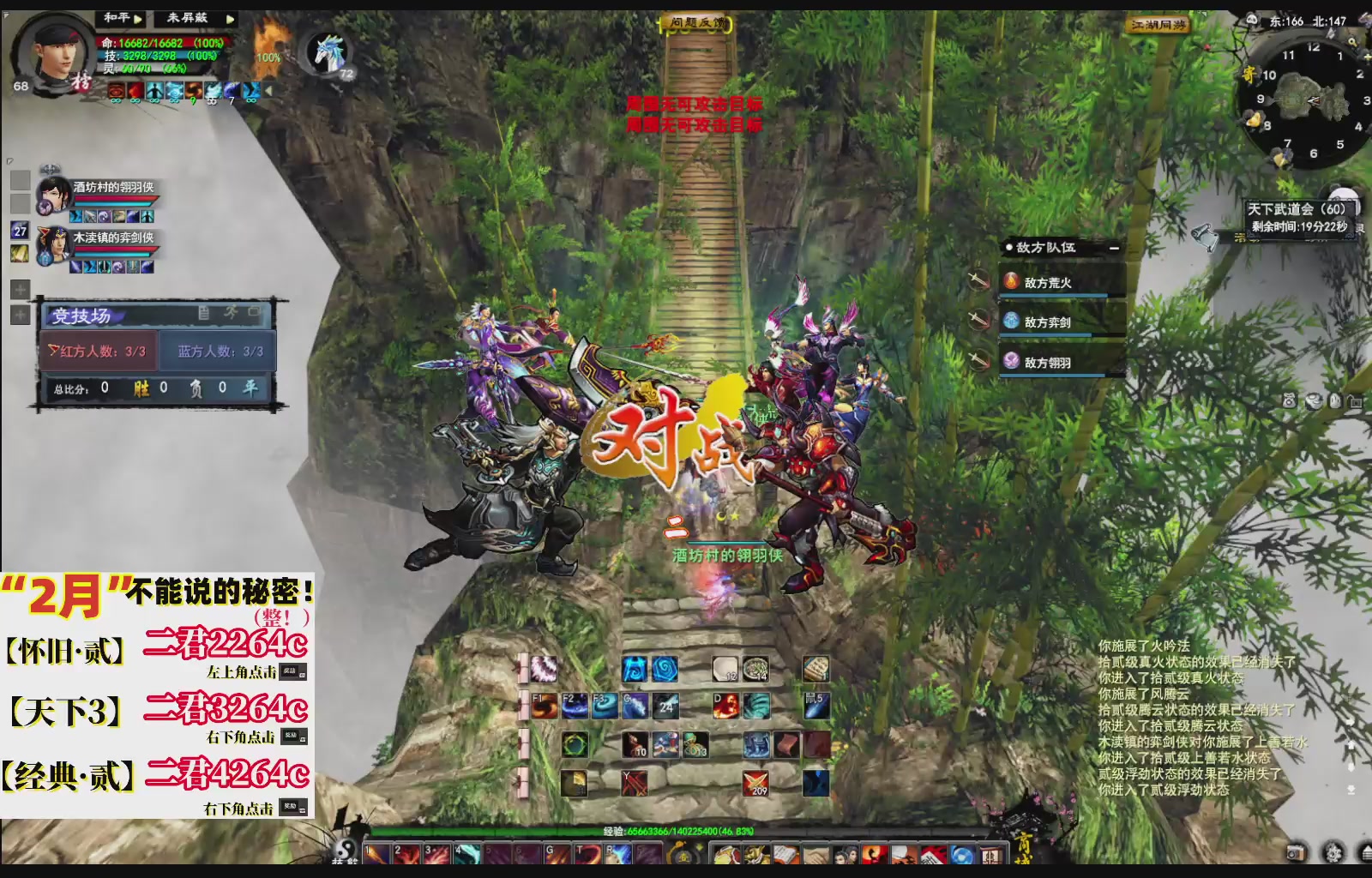Open the dropdown arrow next to 和平
The width and height of the screenshot is (1372, 878).
pos(137,18)
